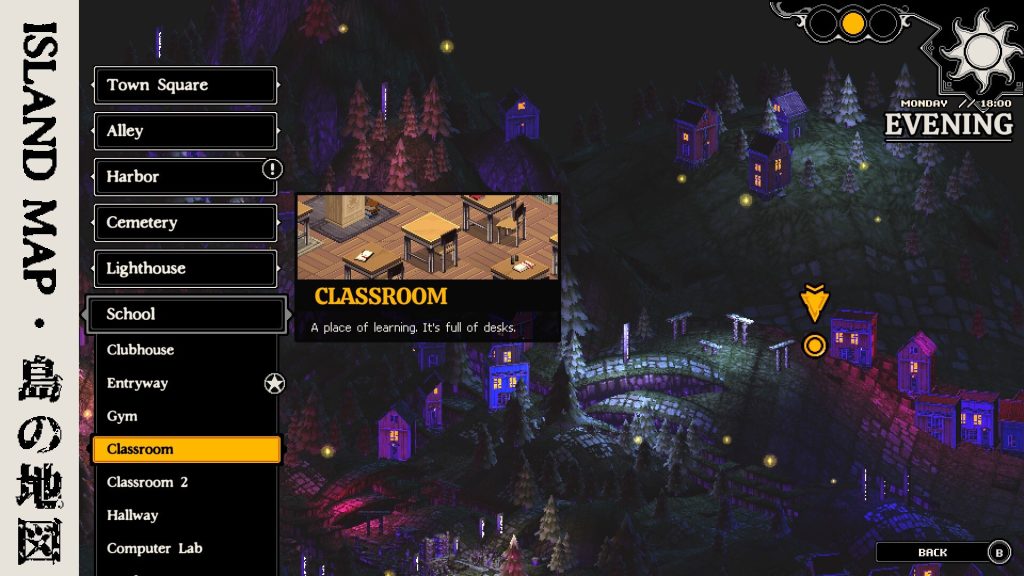The image size is (1024, 576).
Task: Go to the Lighthouse entry
Action: coord(185,268)
